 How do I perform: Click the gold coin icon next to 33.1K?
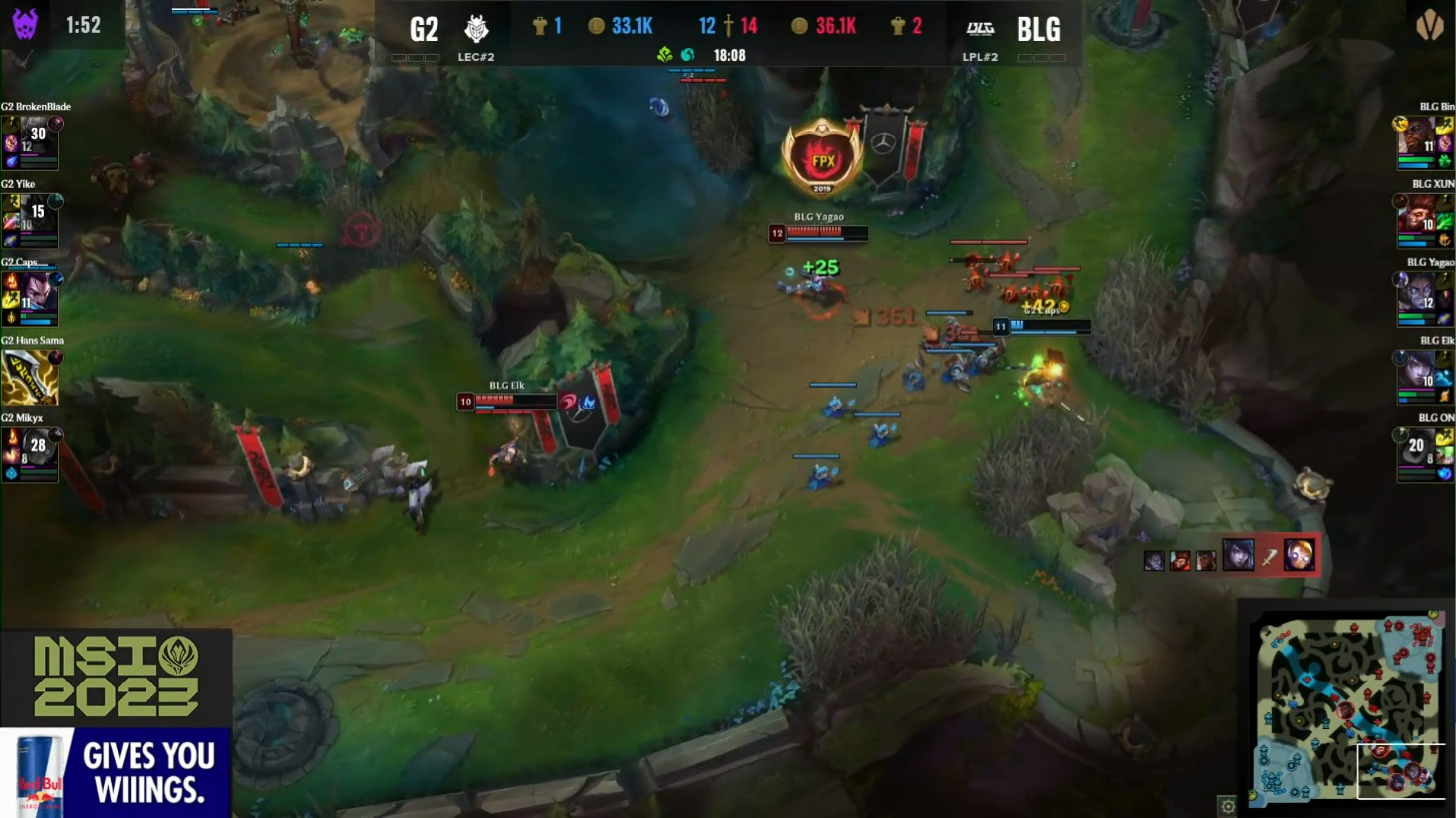597,25
